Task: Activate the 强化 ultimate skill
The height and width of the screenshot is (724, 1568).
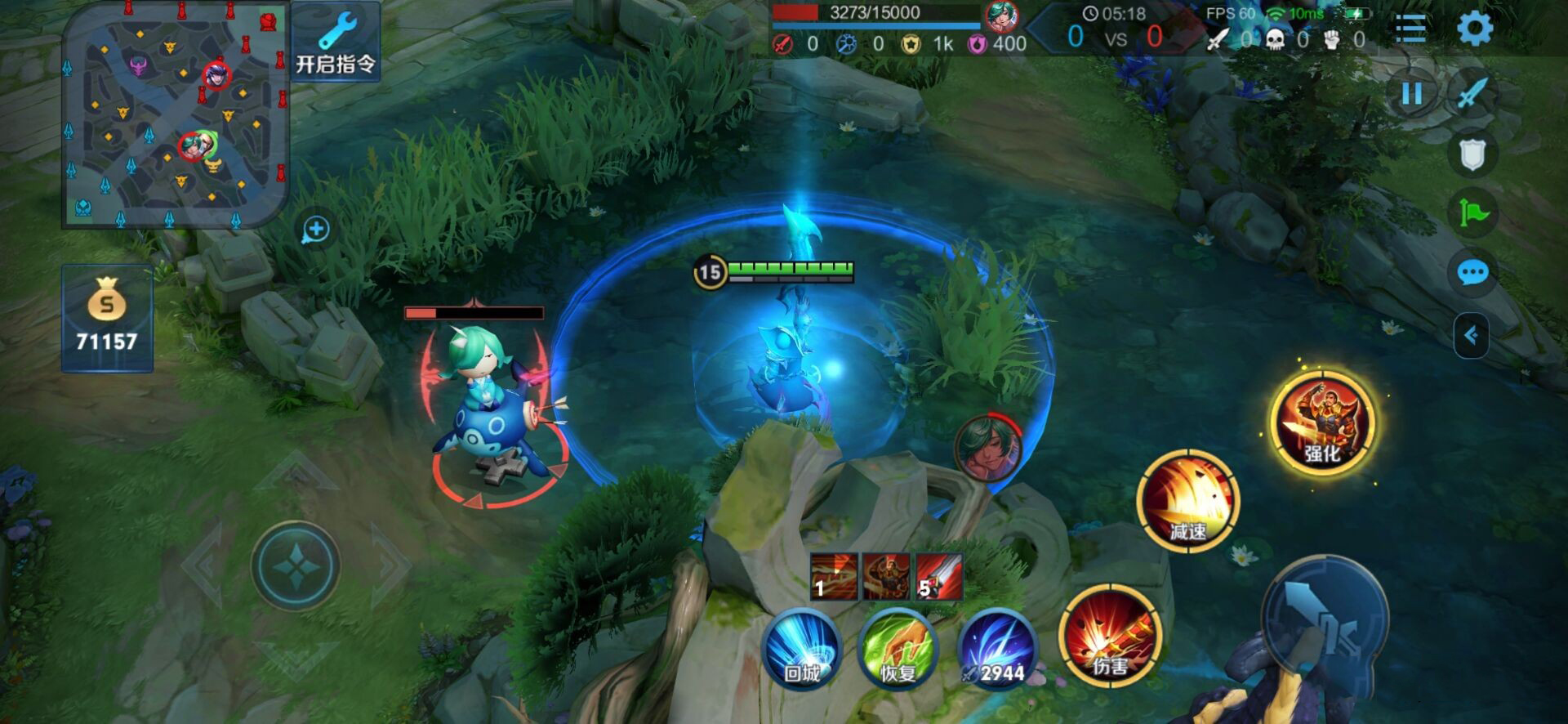Action: click(x=1322, y=422)
